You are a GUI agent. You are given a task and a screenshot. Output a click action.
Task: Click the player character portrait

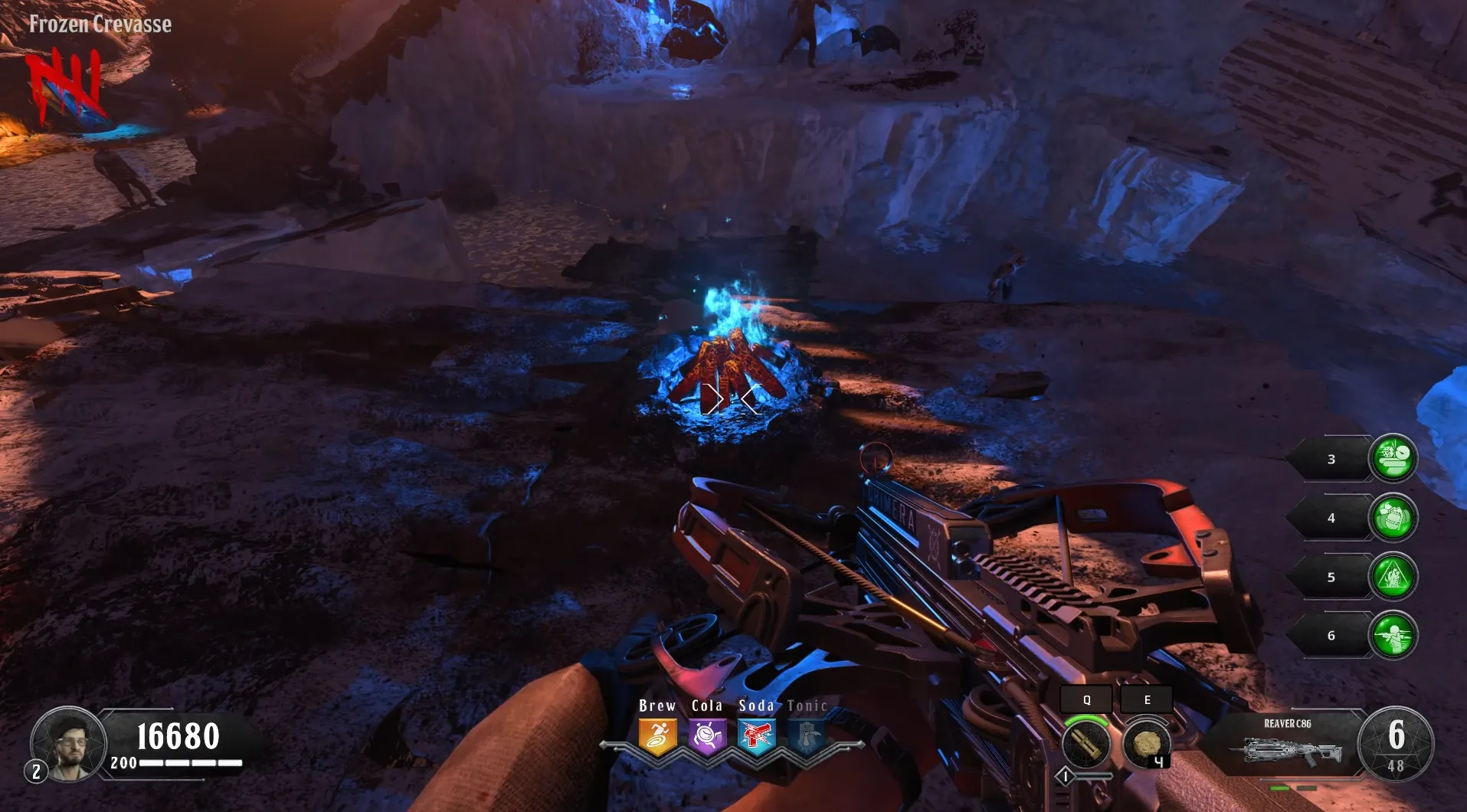tap(70, 745)
